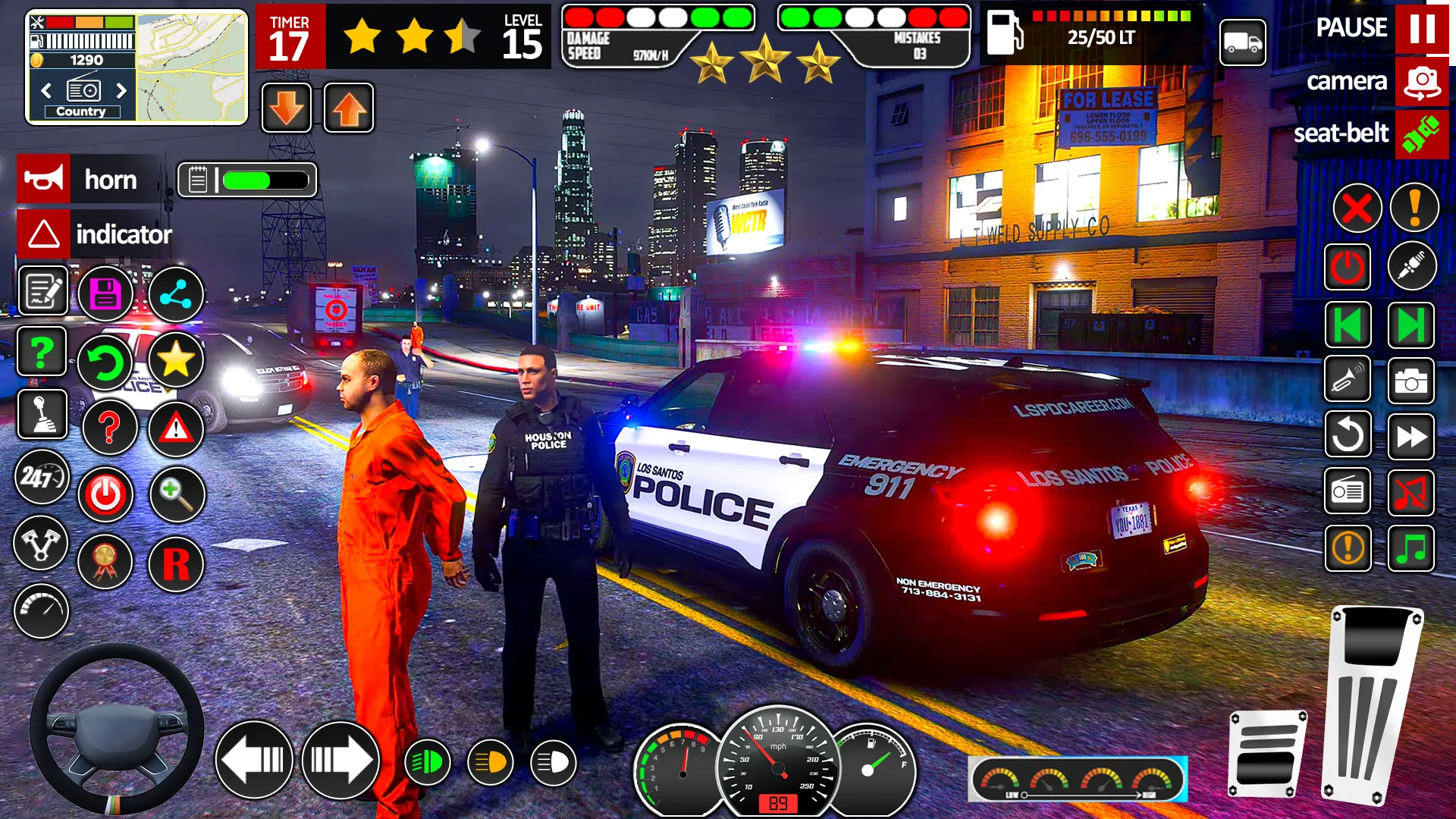Viewport: 1456px width, 819px height.
Task: Tap the red R reverse button
Action: coord(176,564)
